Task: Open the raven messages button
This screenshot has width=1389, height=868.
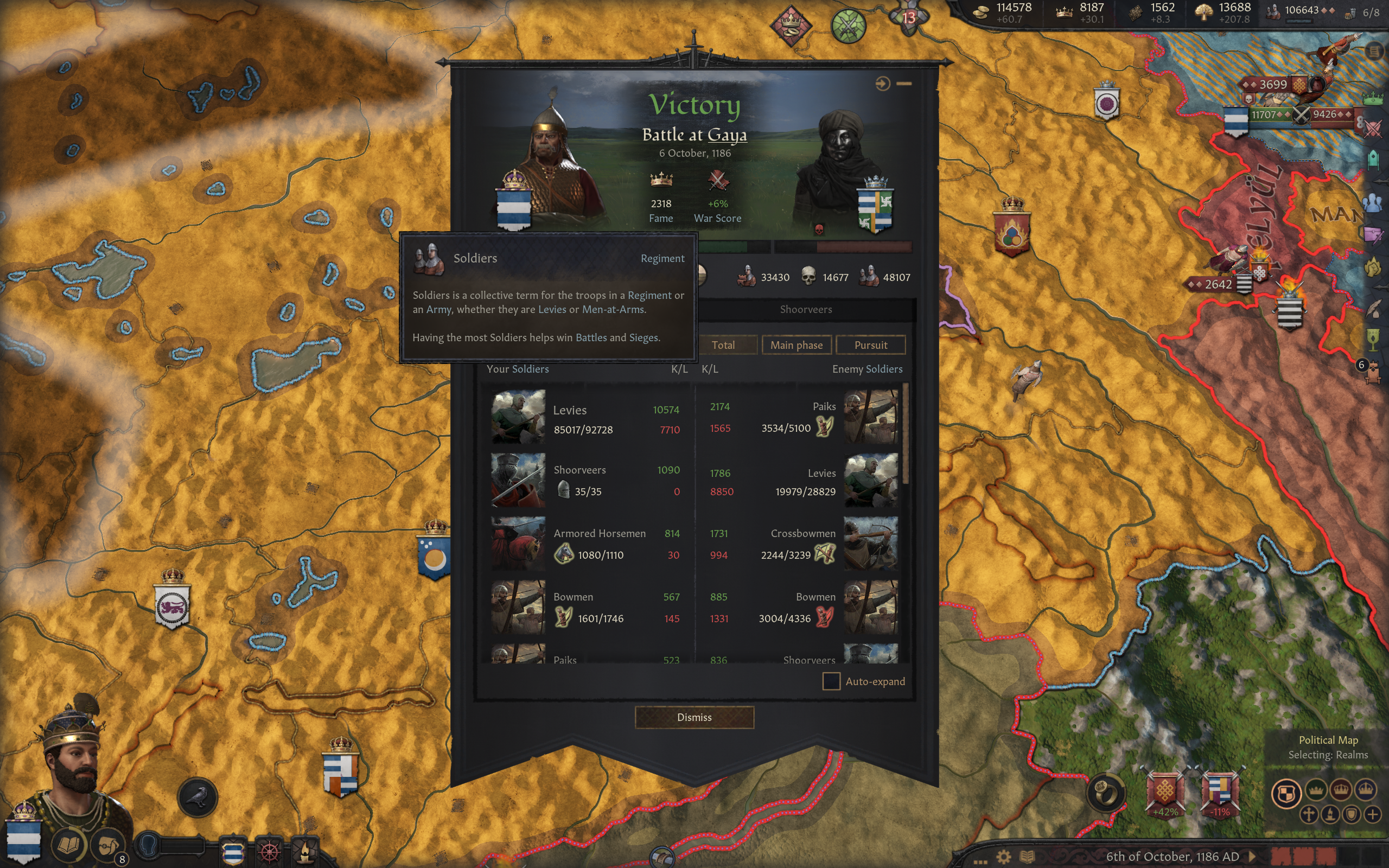Action: 197,797
